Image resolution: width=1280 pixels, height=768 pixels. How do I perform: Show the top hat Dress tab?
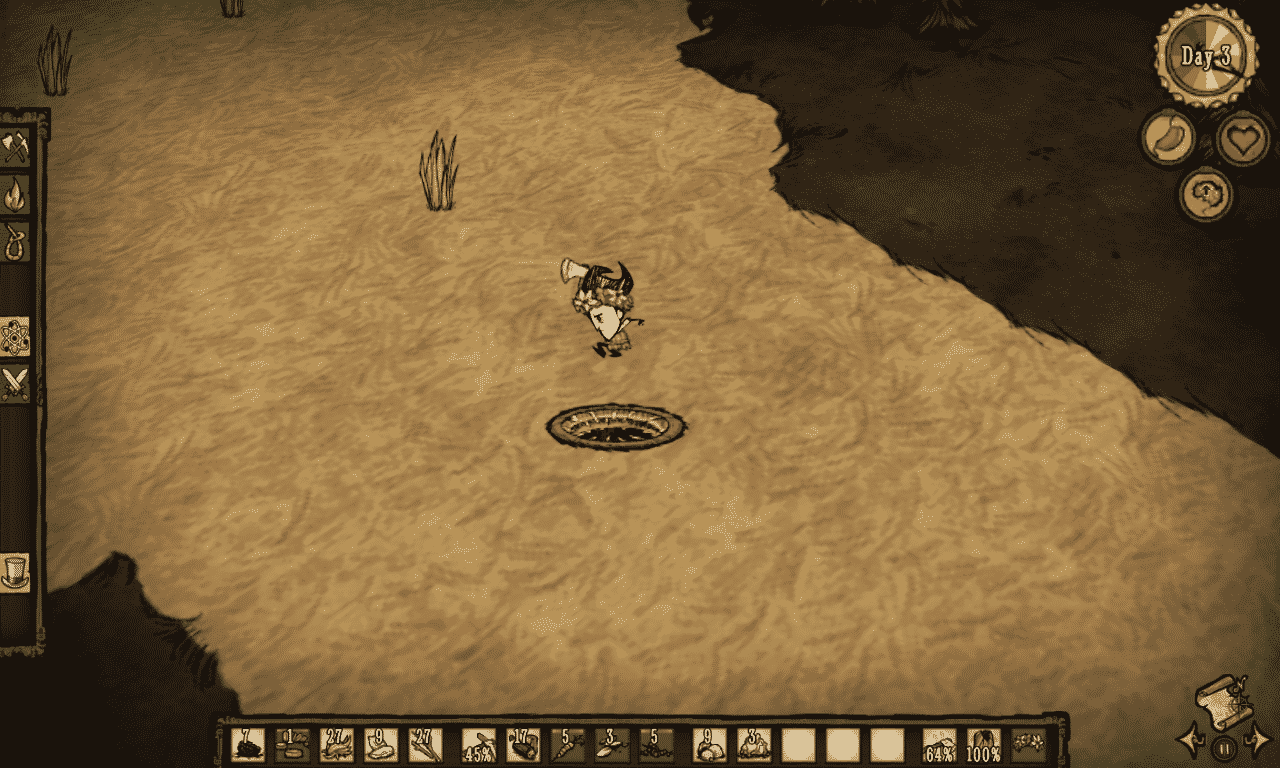[16, 572]
